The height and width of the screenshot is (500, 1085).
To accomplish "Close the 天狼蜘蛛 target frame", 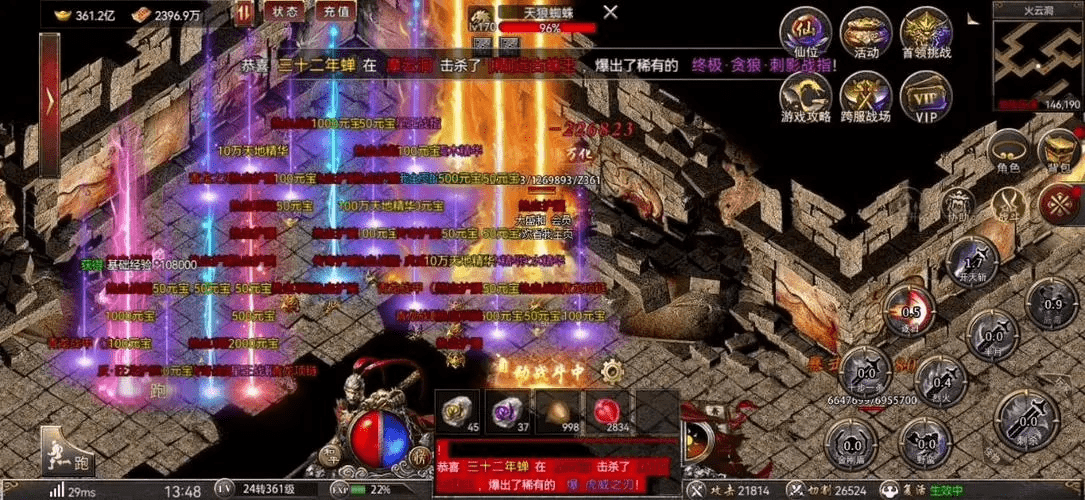I will coord(610,14).
